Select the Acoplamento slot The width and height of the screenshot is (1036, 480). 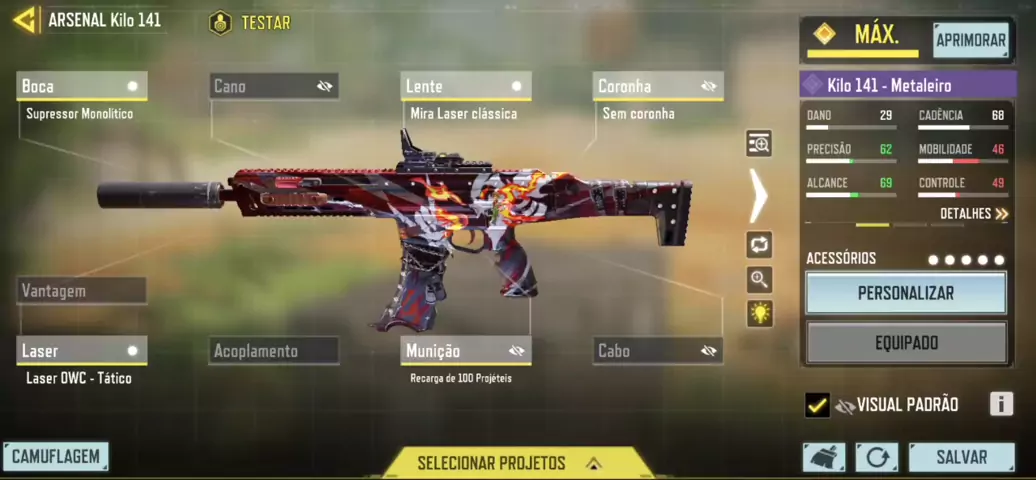274,351
